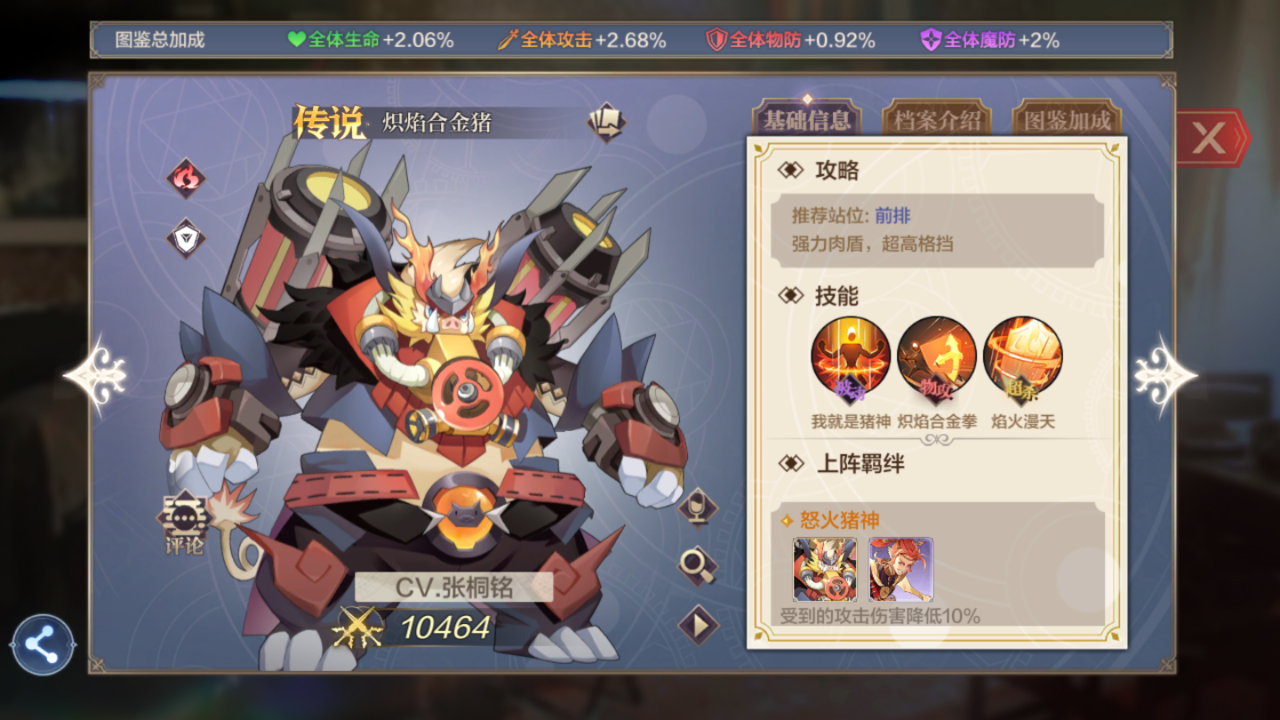
Task: Click the thumbs-up like icon beside hero name
Action: pyautogui.click(x=605, y=122)
